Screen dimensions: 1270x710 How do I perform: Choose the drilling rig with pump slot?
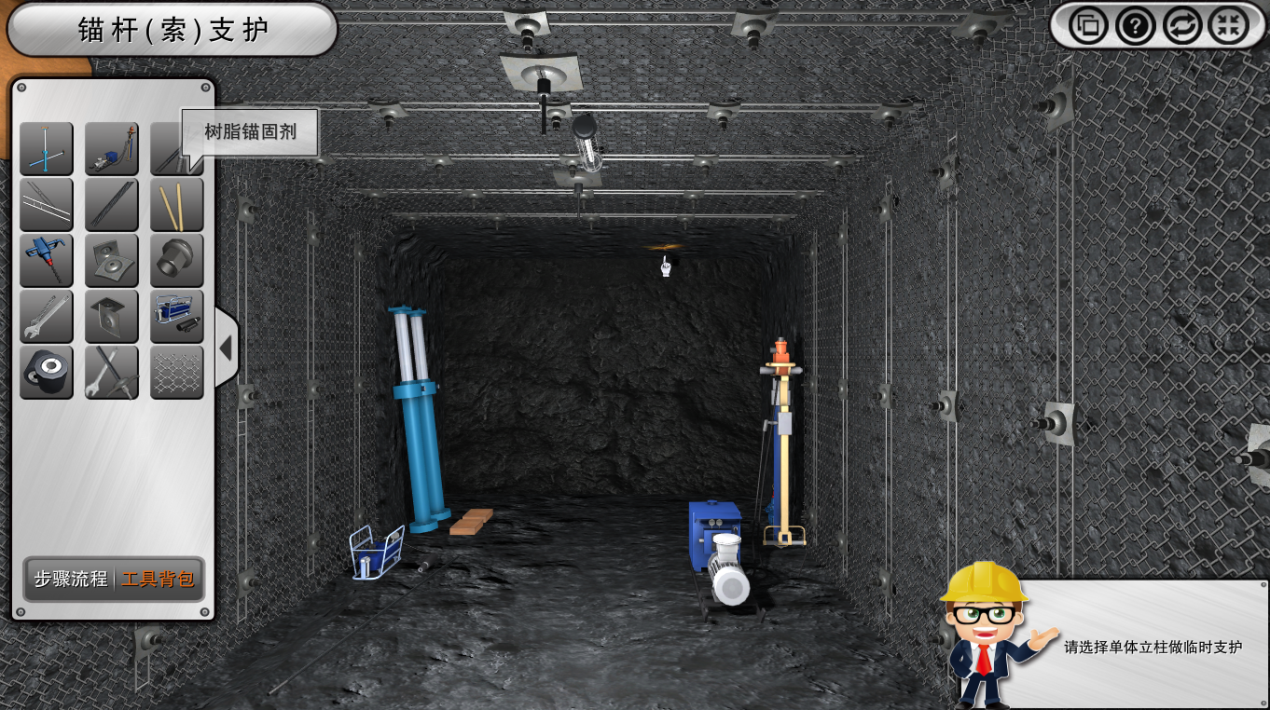[111, 149]
